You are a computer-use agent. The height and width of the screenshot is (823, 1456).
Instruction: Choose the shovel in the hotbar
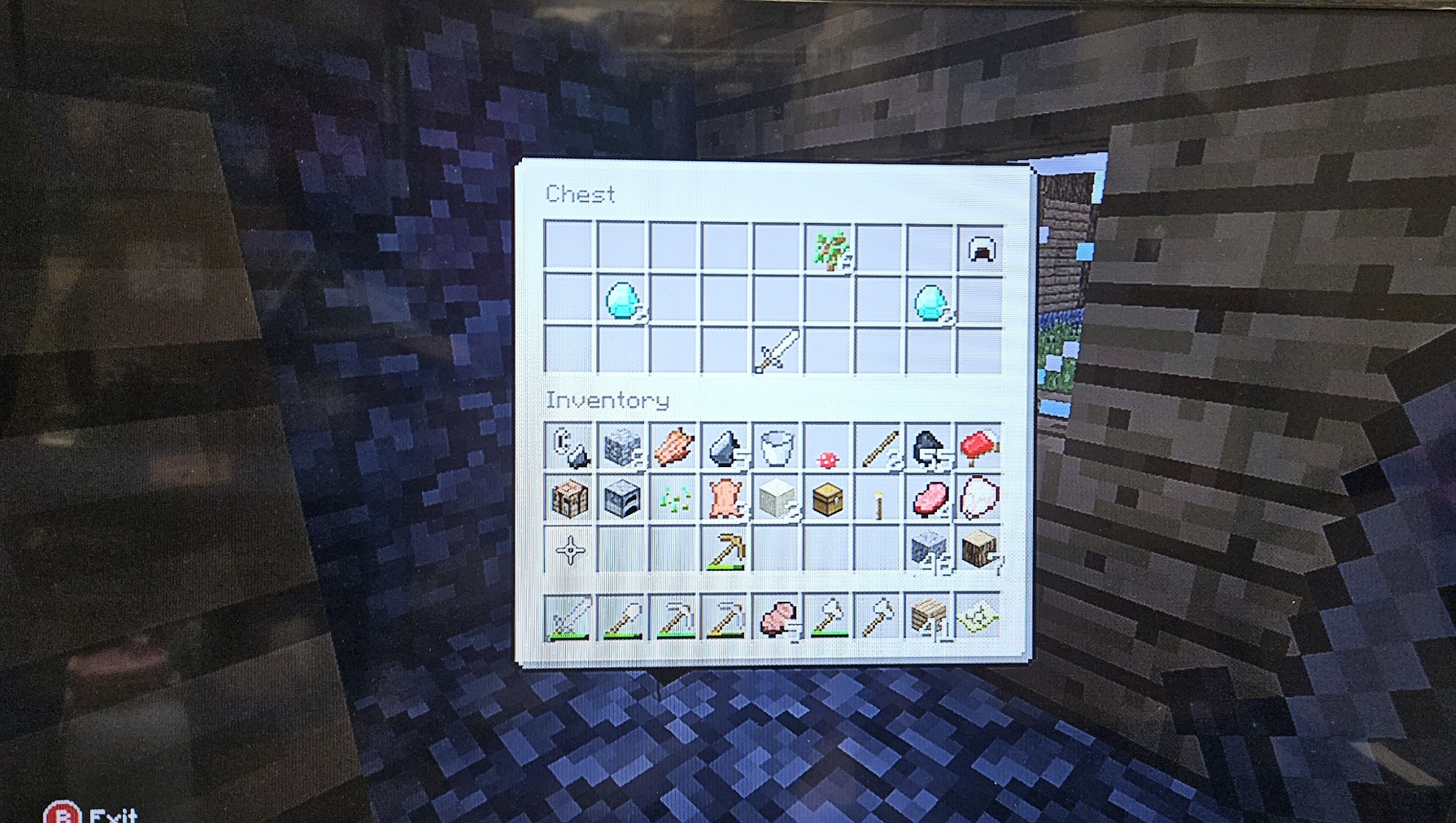(x=622, y=619)
